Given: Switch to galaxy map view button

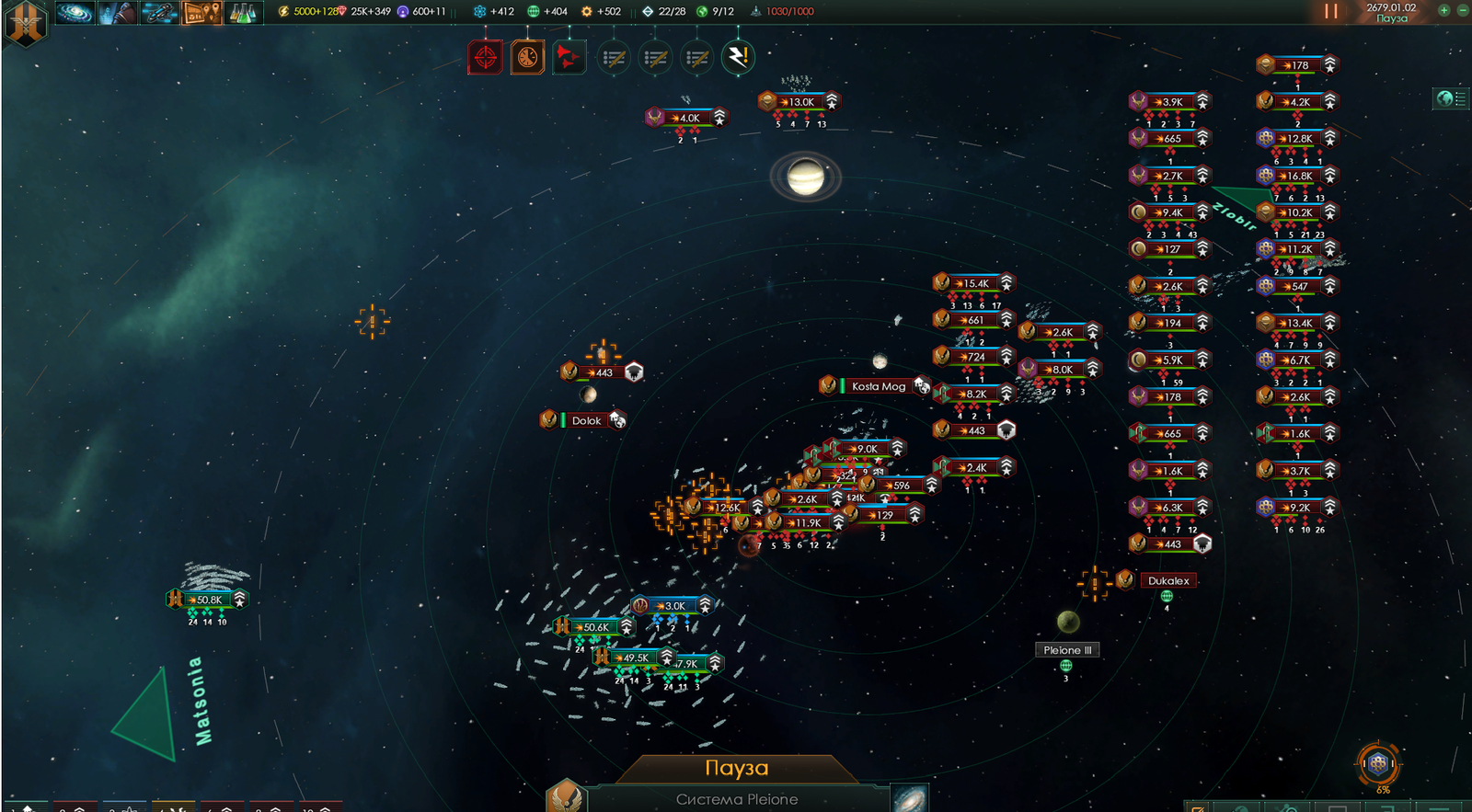Looking at the screenshot, I should 910,797.
